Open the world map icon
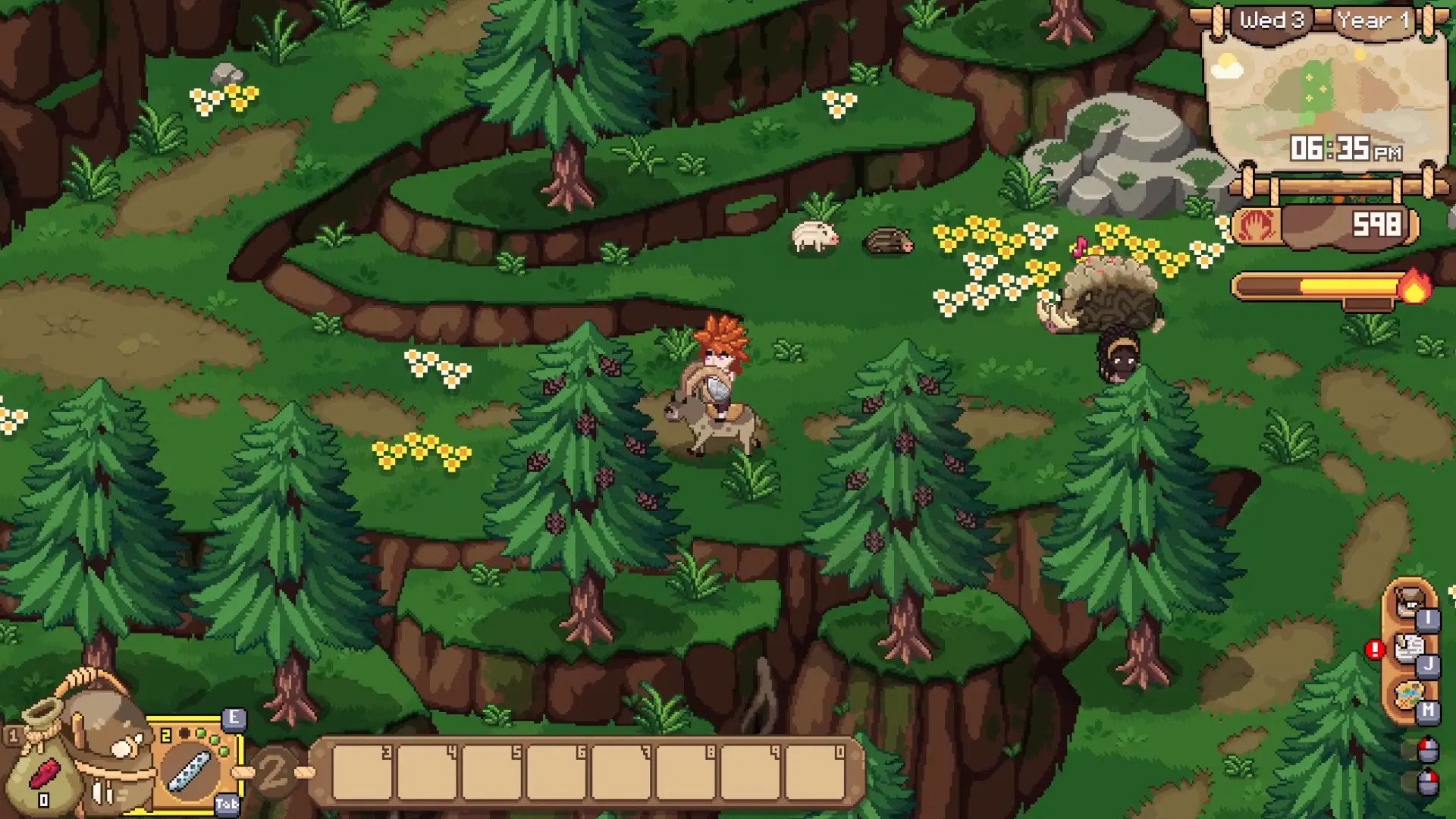The image size is (1456, 819). point(1409,694)
